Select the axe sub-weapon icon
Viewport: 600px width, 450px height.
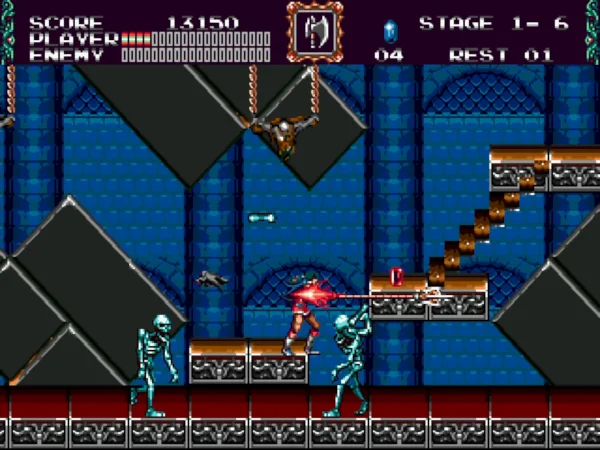tap(315, 31)
